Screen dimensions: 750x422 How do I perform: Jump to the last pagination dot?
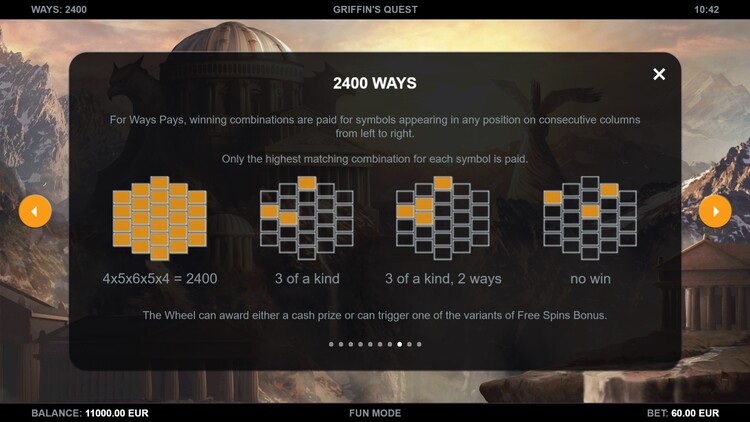[x=419, y=344]
